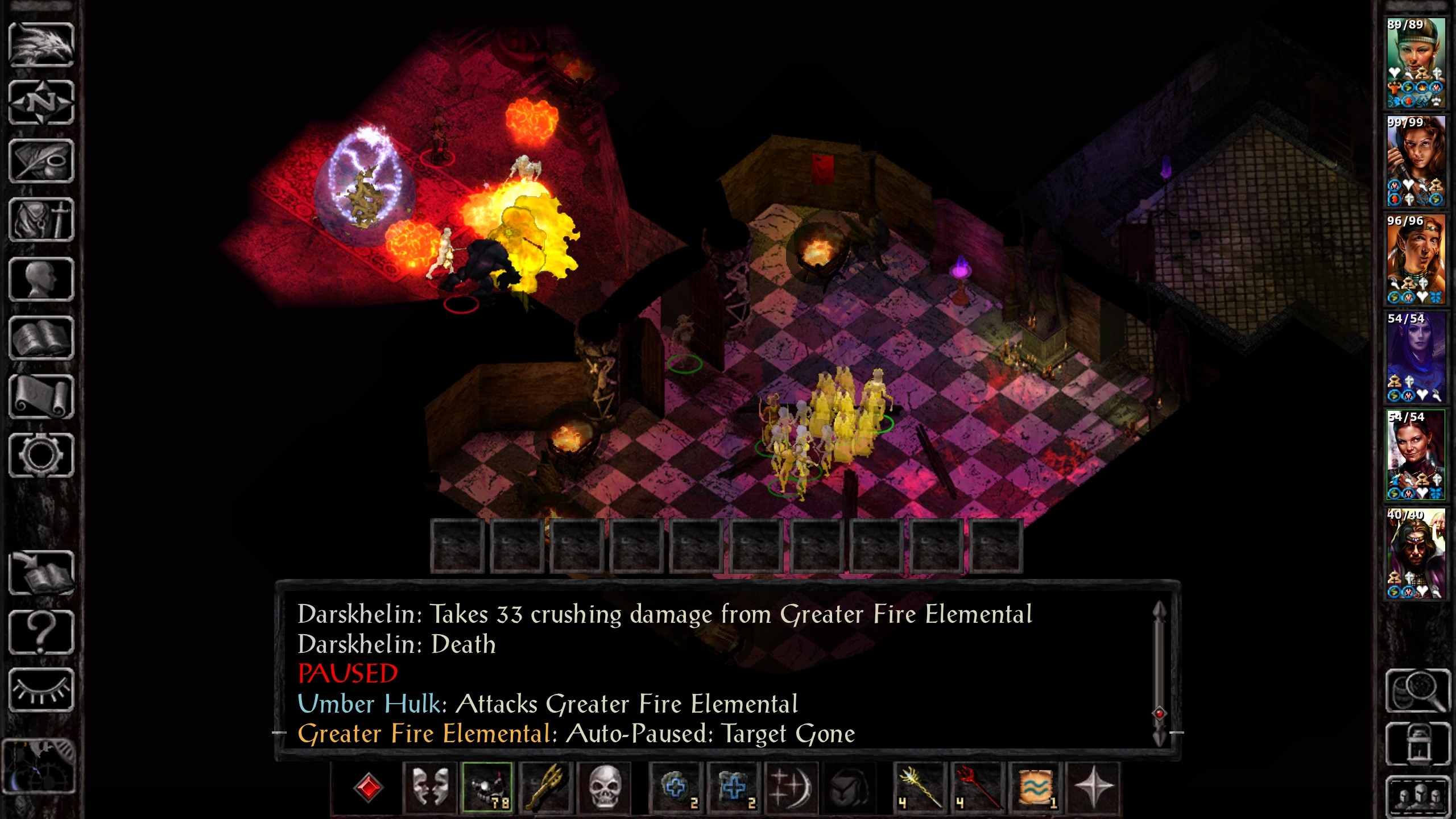Screen dimensions: 1456x819
Task: Click the magnifying glass button
Action: pyautogui.click(x=1417, y=690)
